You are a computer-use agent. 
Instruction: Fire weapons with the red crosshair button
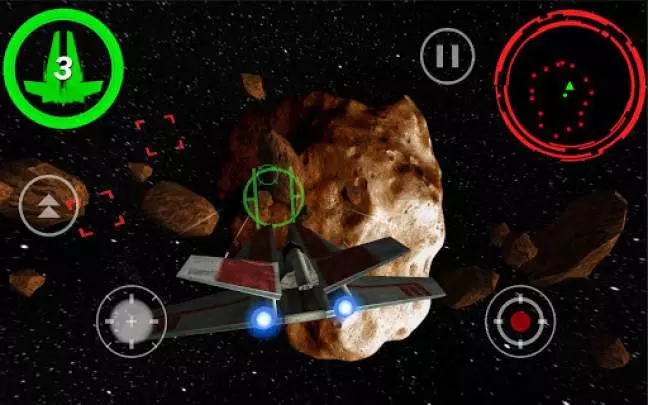(x=519, y=322)
